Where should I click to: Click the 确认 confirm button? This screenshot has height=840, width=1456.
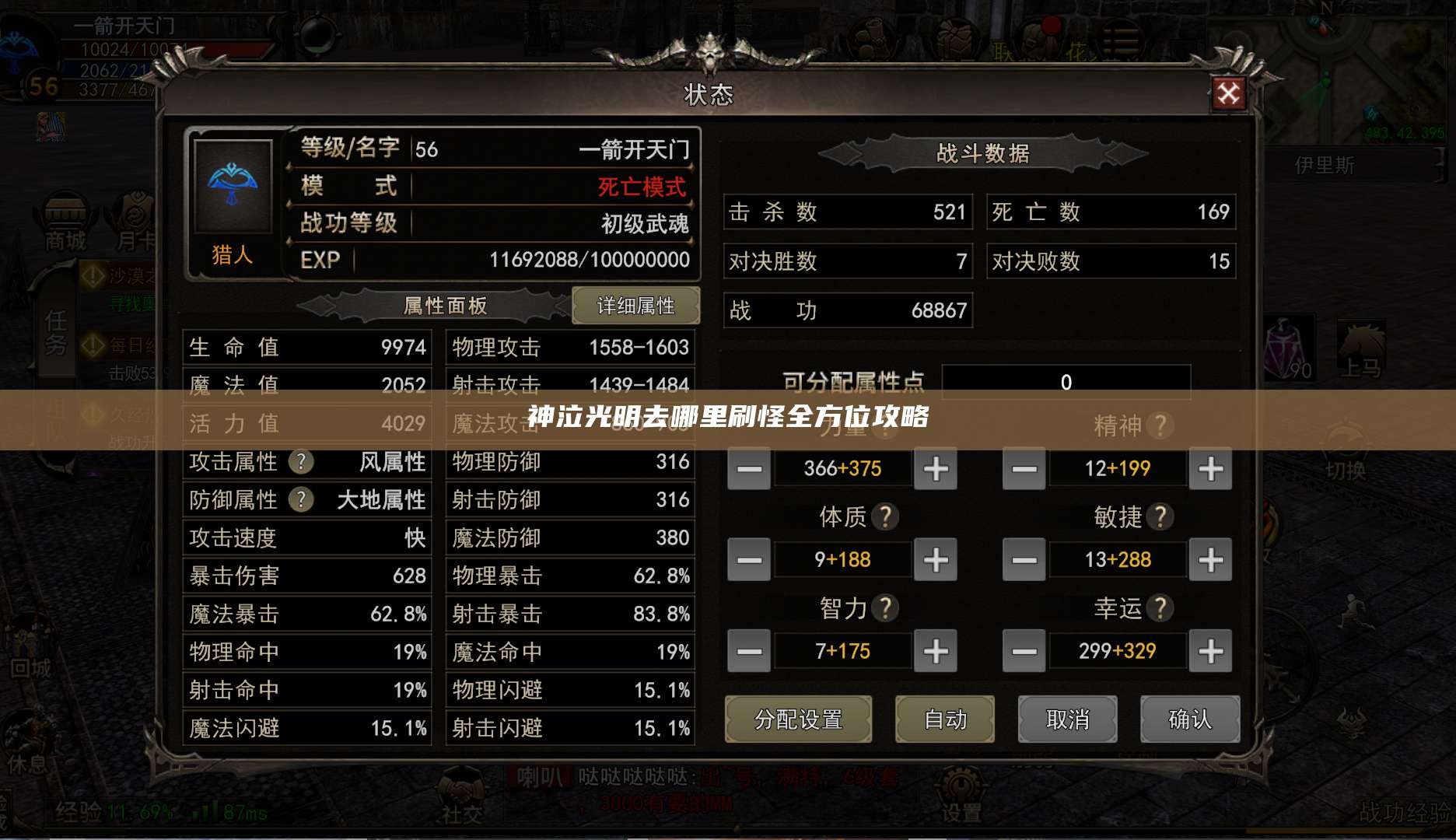[x=1190, y=719]
